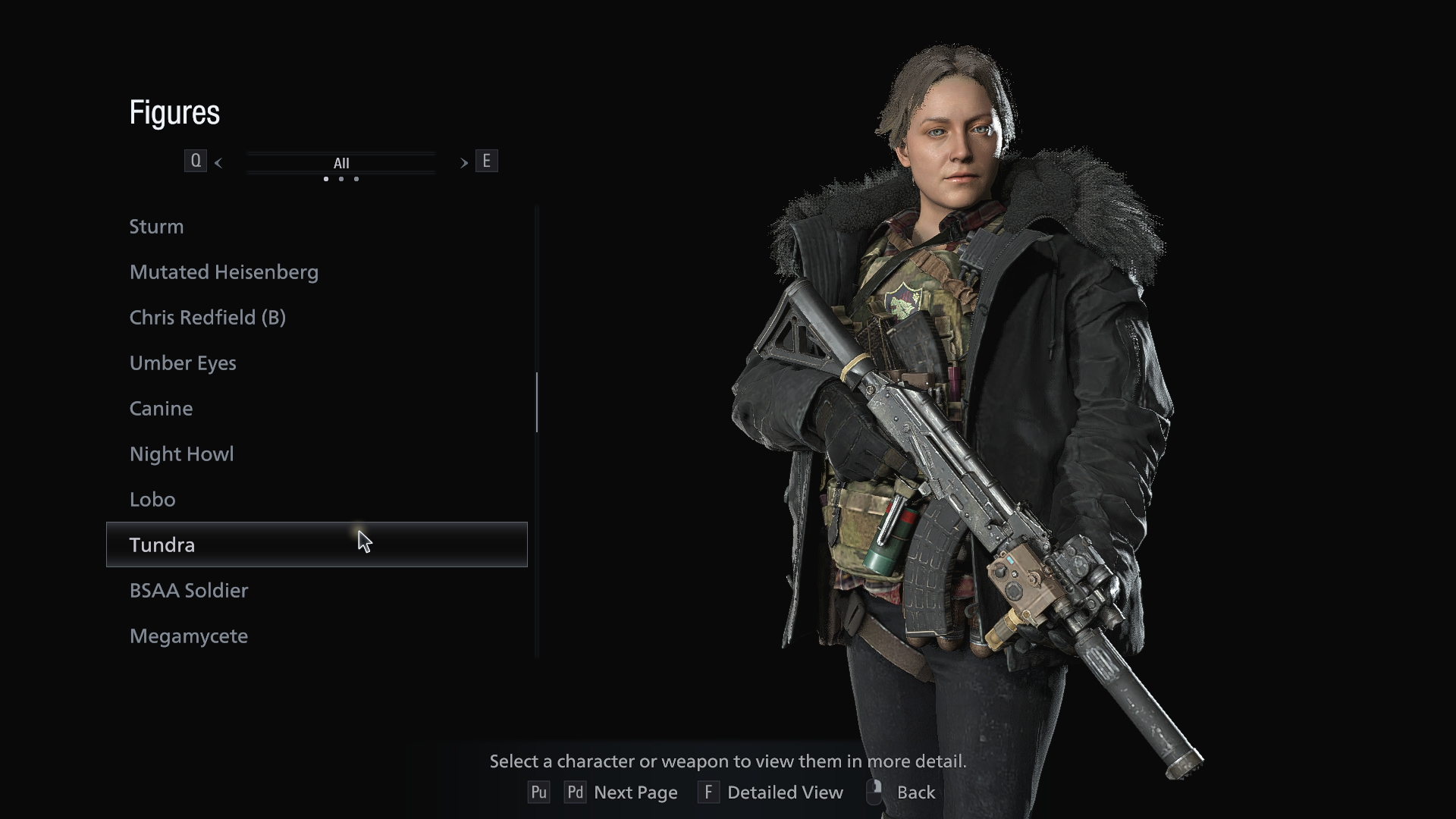Select the Umber Eyes figure

pos(183,363)
